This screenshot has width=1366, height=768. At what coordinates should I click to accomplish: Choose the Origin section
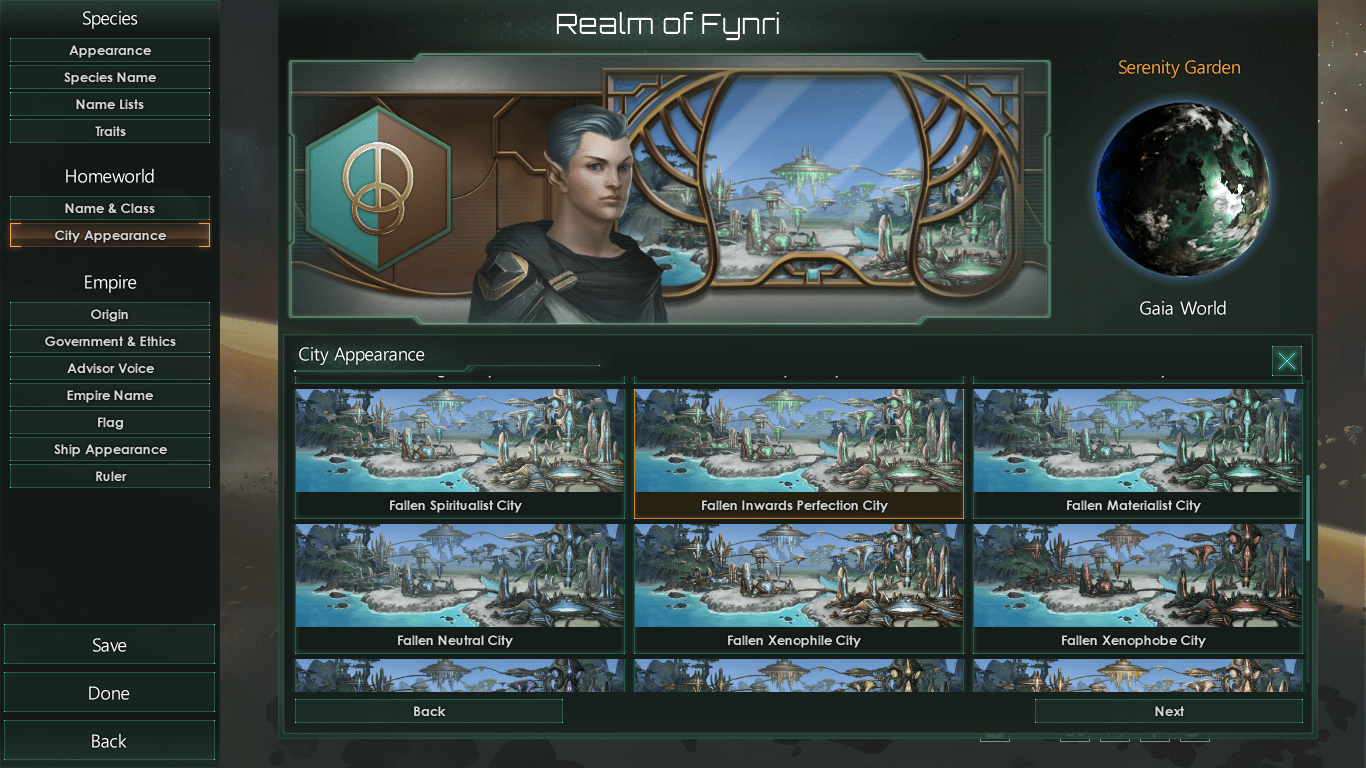pyautogui.click(x=110, y=314)
